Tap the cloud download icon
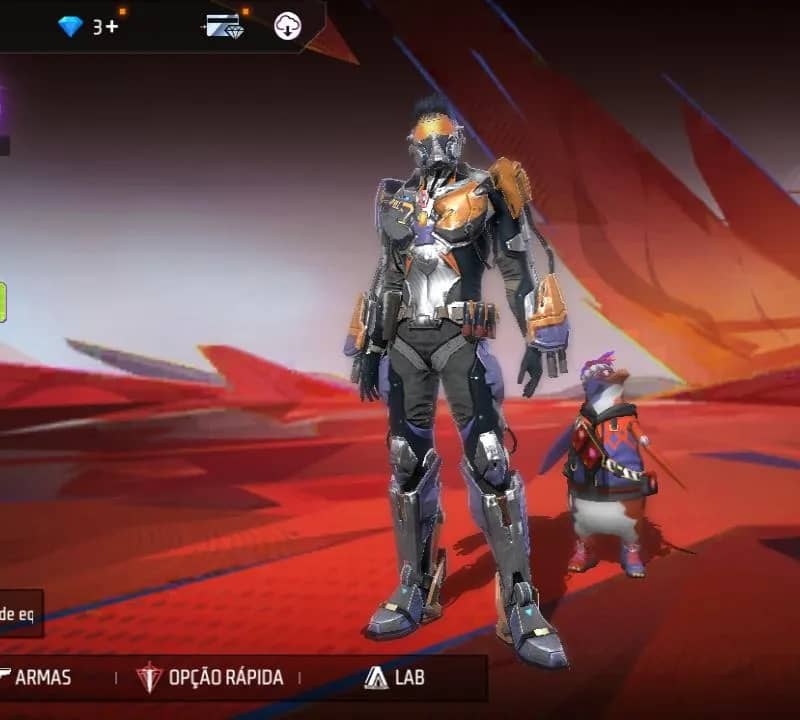 pos(288,27)
